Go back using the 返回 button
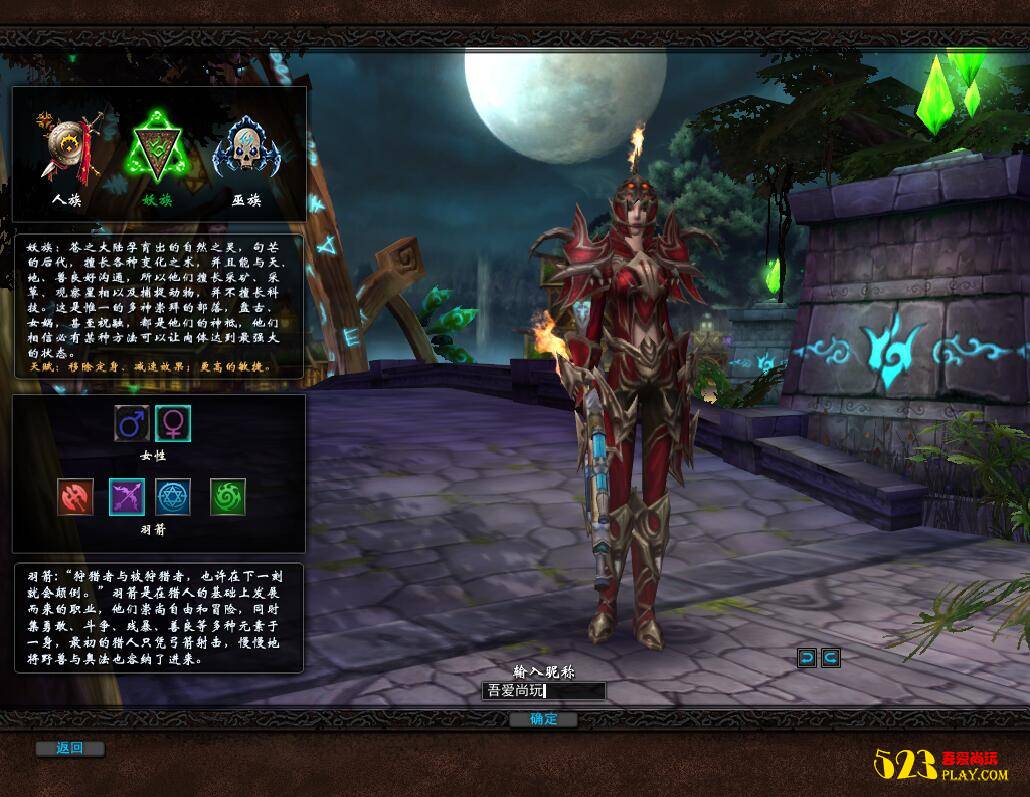Screen dimensions: 1030x797 coord(69,748)
